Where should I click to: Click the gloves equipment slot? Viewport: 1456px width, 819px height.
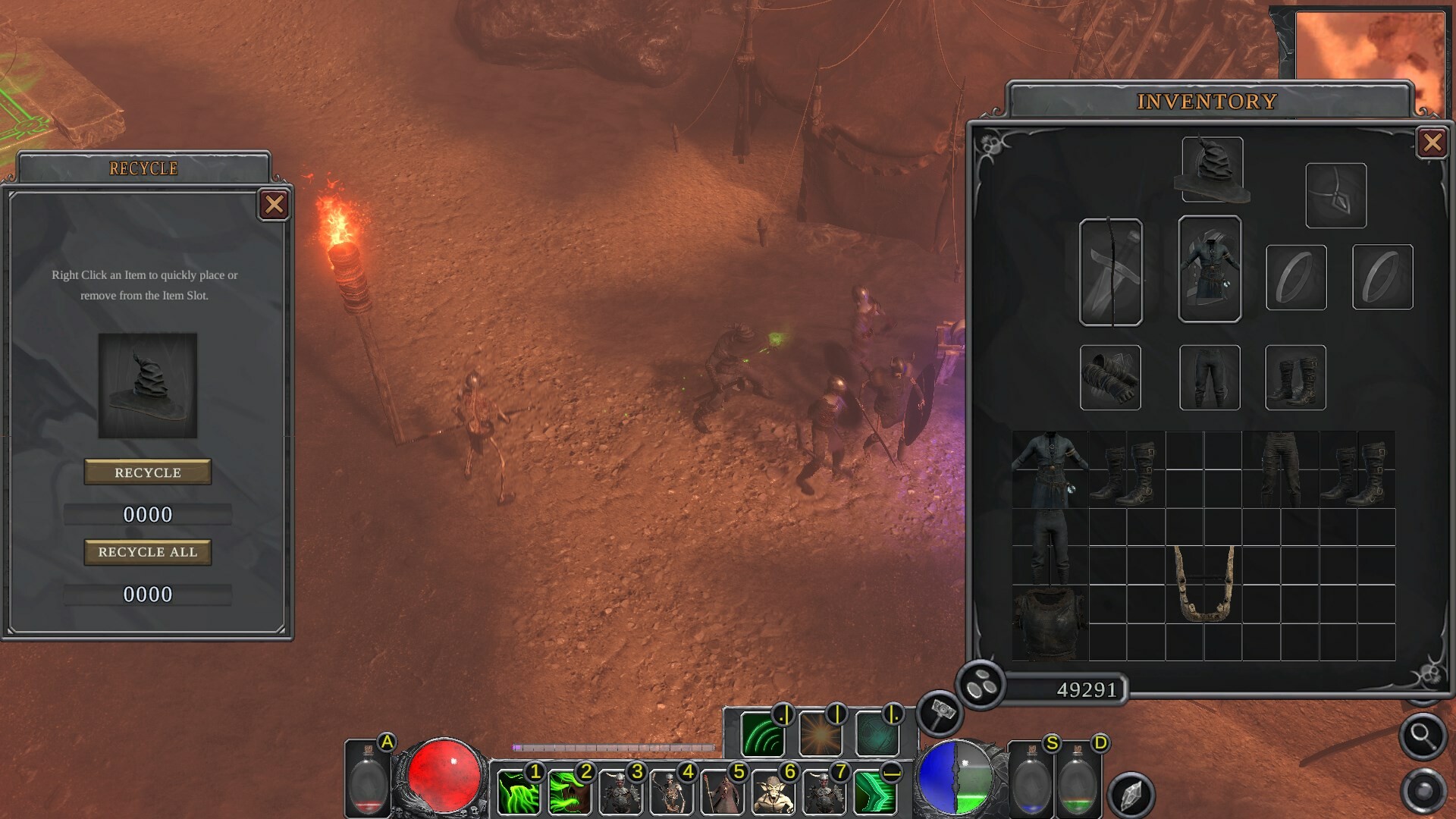click(1111, 377)
